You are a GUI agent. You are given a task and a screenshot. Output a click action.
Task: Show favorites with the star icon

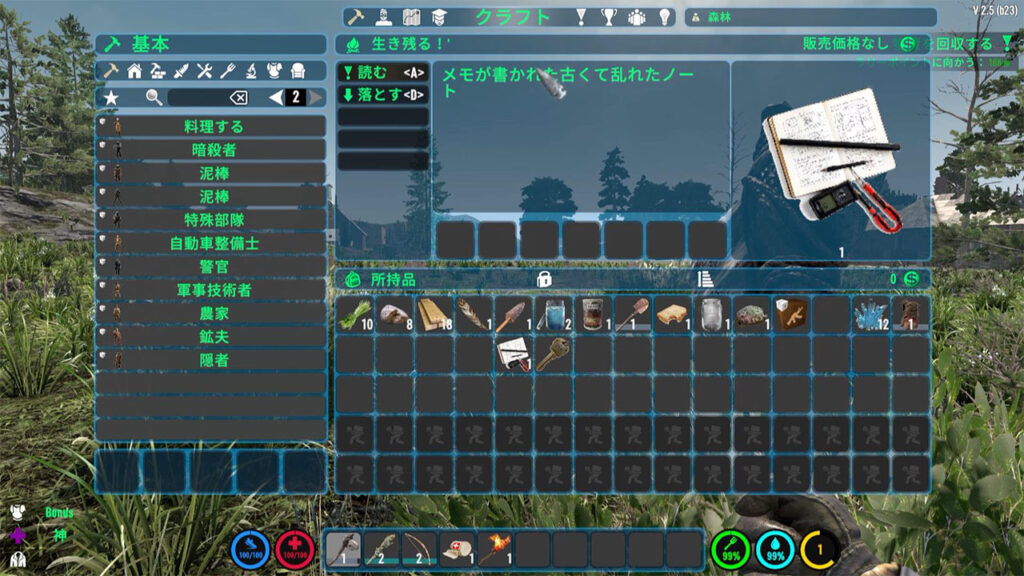pos(111,97)
